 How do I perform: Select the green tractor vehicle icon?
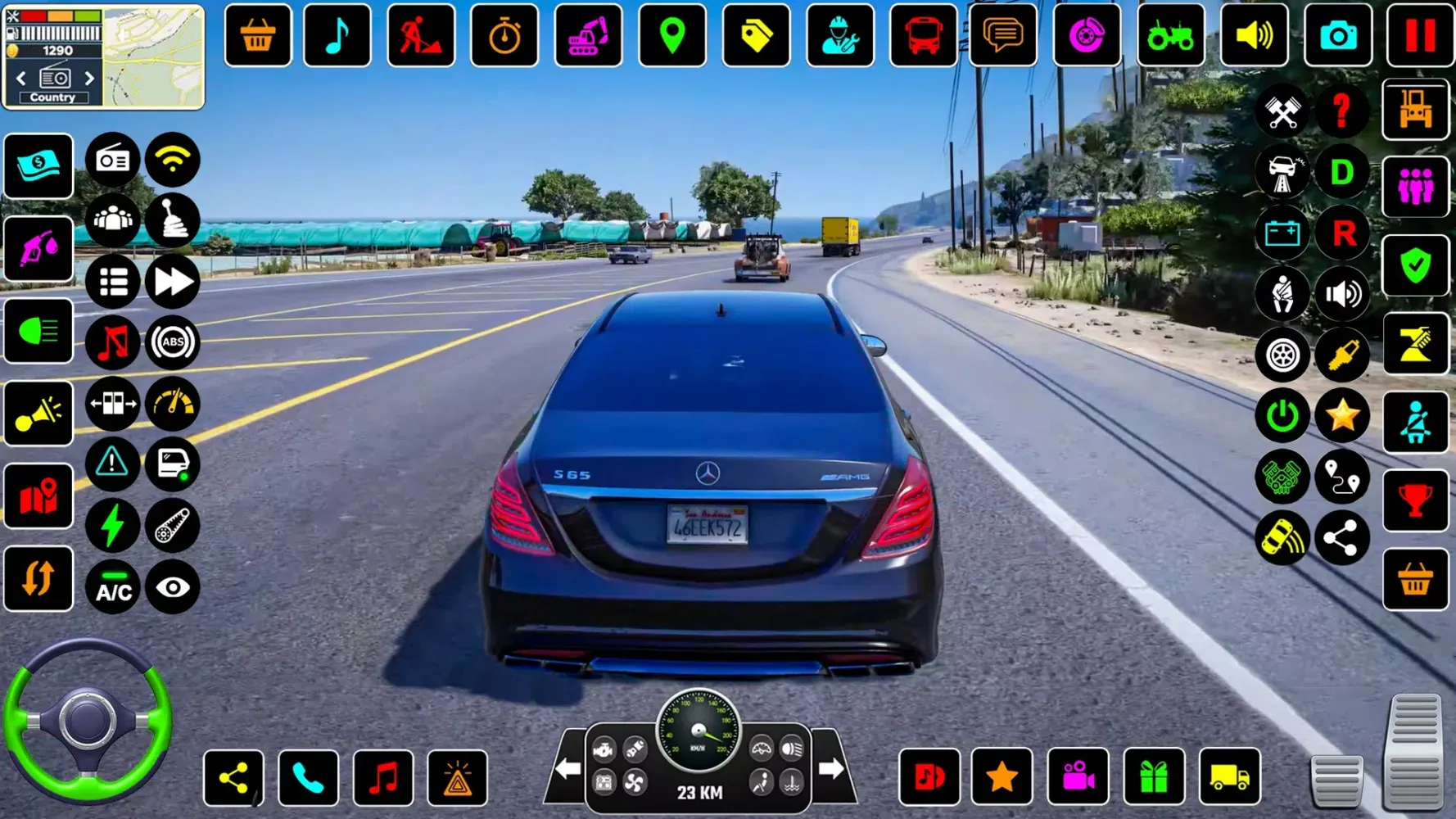tap(1170, 36)
